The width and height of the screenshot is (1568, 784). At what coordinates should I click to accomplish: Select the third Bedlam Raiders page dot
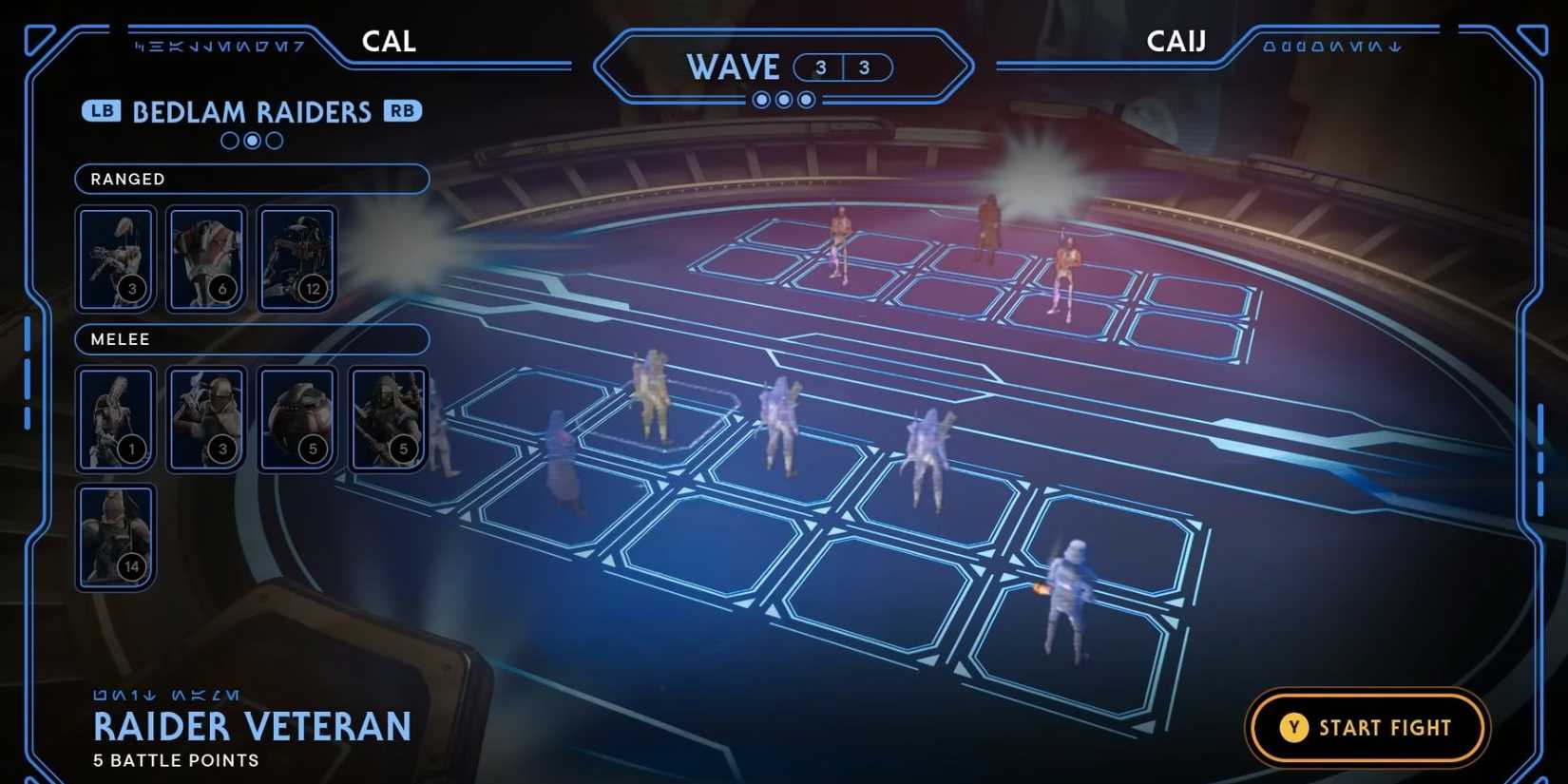[x=274, y=141]
